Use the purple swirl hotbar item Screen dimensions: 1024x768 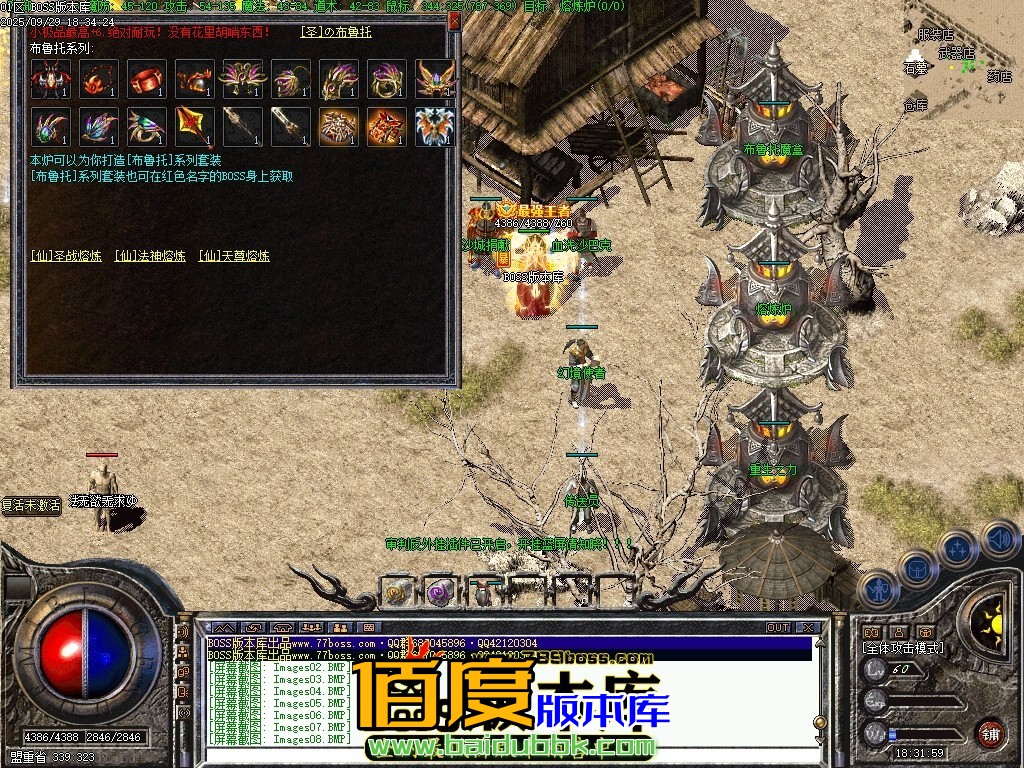(439, 592)
